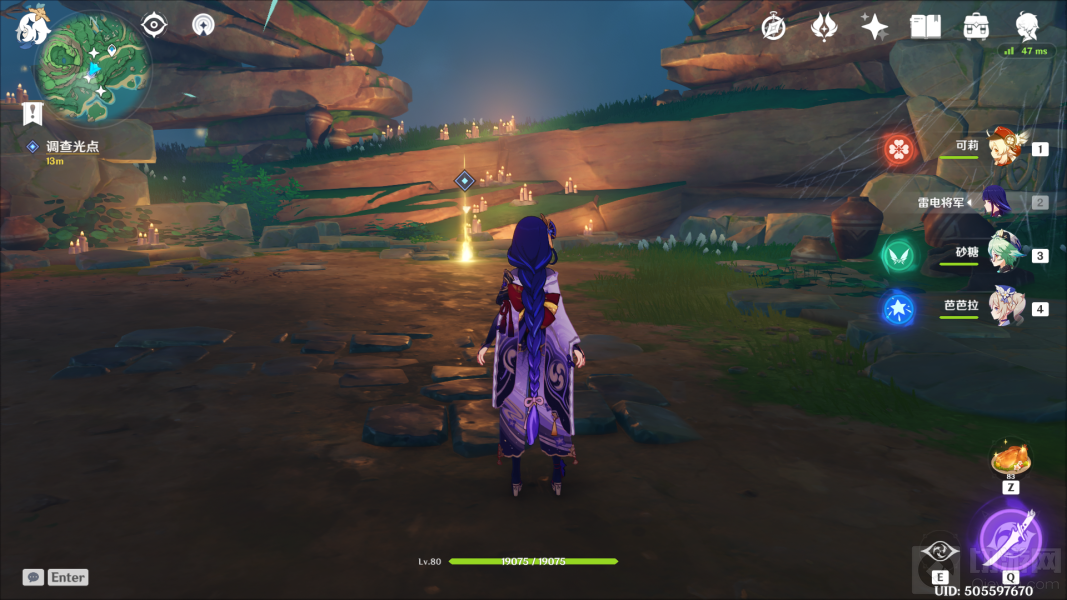
Task: Open the compass icon in the top bar
Action: pos(773,27)
